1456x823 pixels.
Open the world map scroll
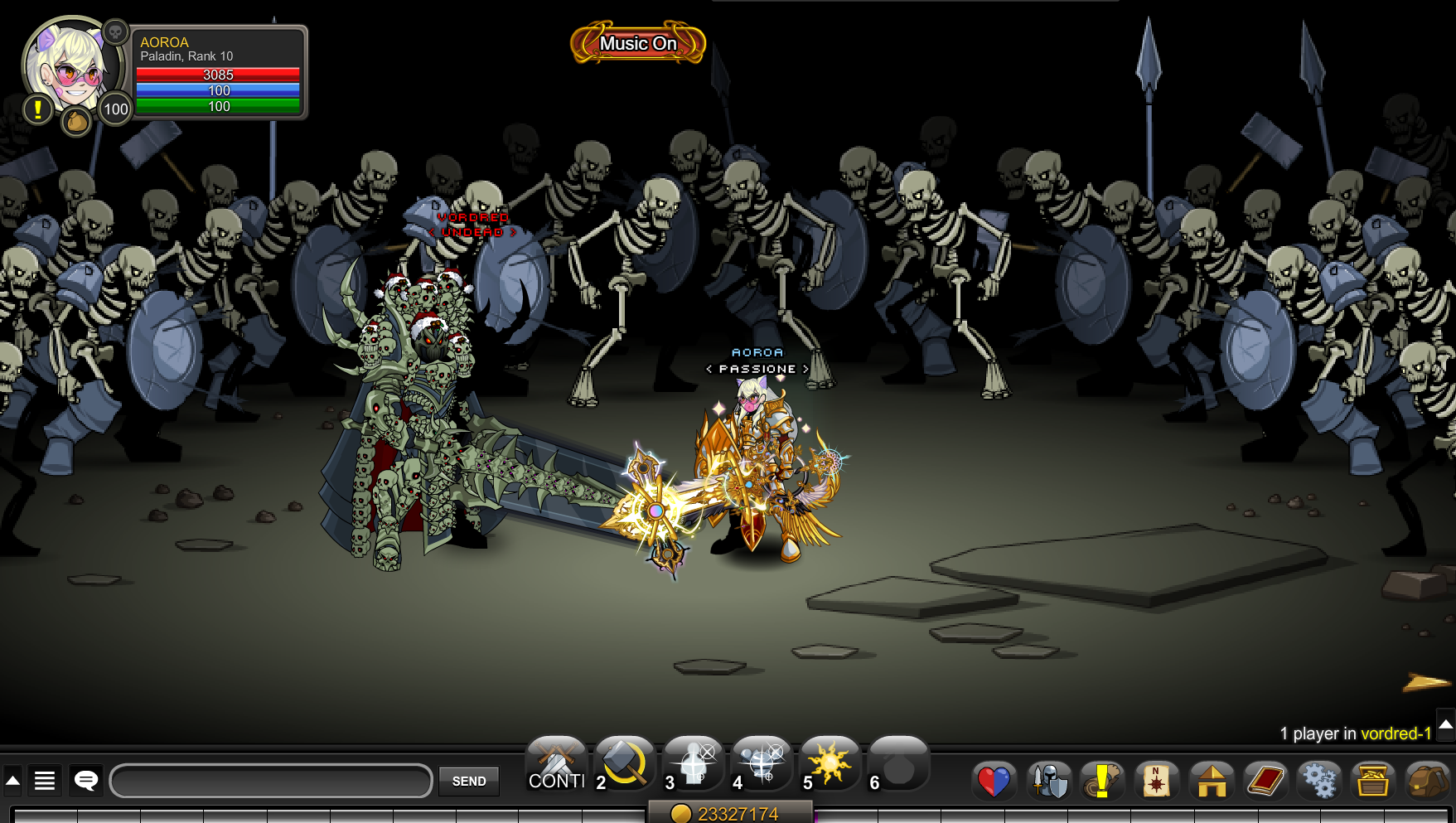point(1156,781)
